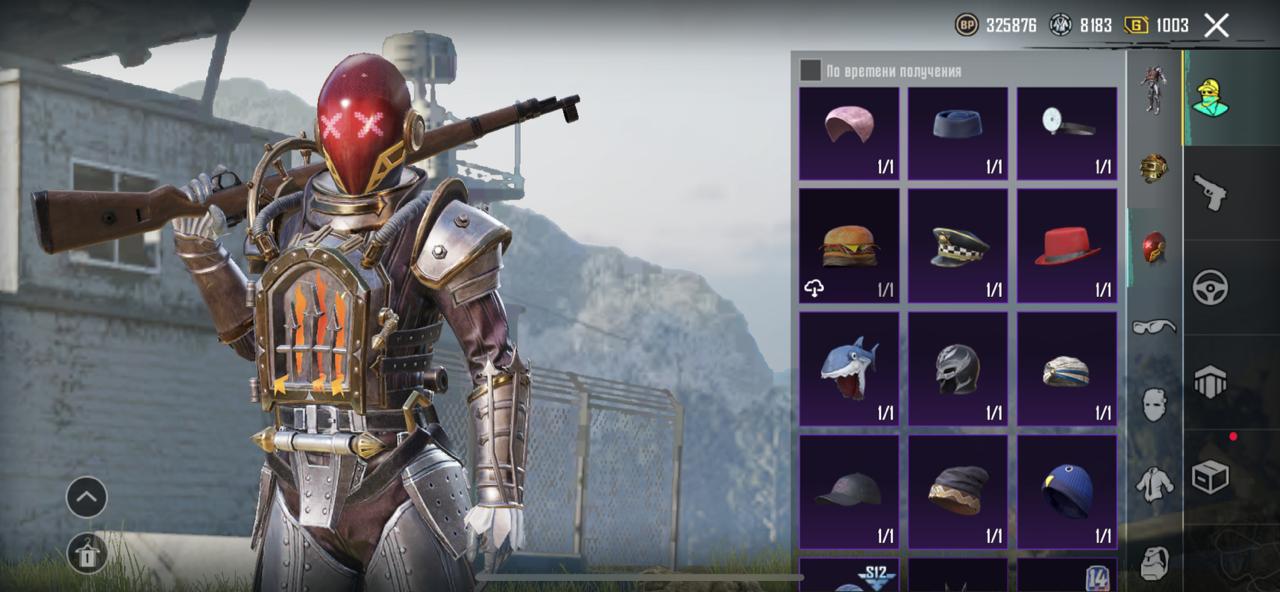Choose the headlamp headband item
The width and height of the screenshot is (1280, 592).
pos(1067,133)
